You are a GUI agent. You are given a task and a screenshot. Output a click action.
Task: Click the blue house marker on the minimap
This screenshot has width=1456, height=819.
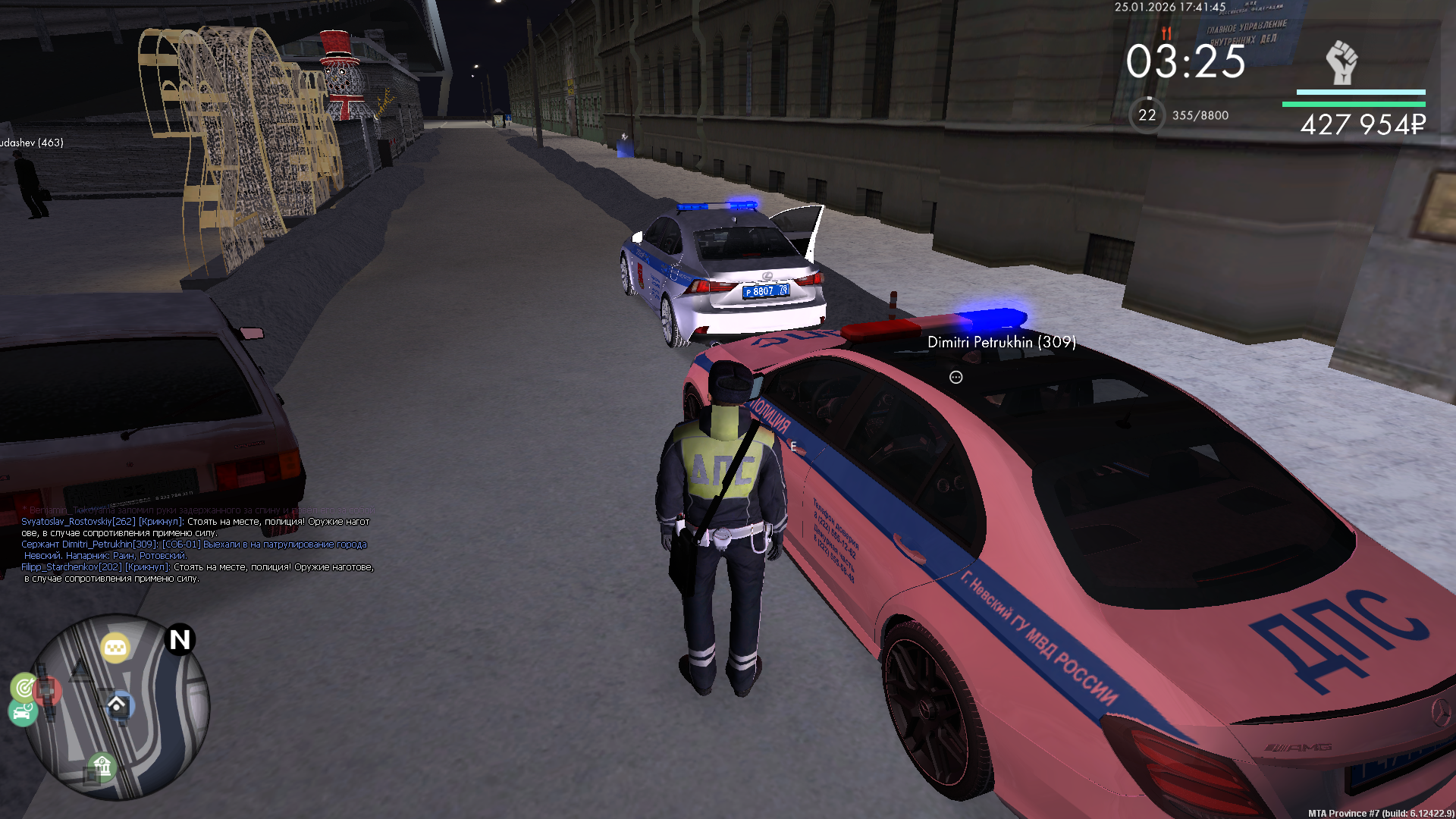point(118,705)
